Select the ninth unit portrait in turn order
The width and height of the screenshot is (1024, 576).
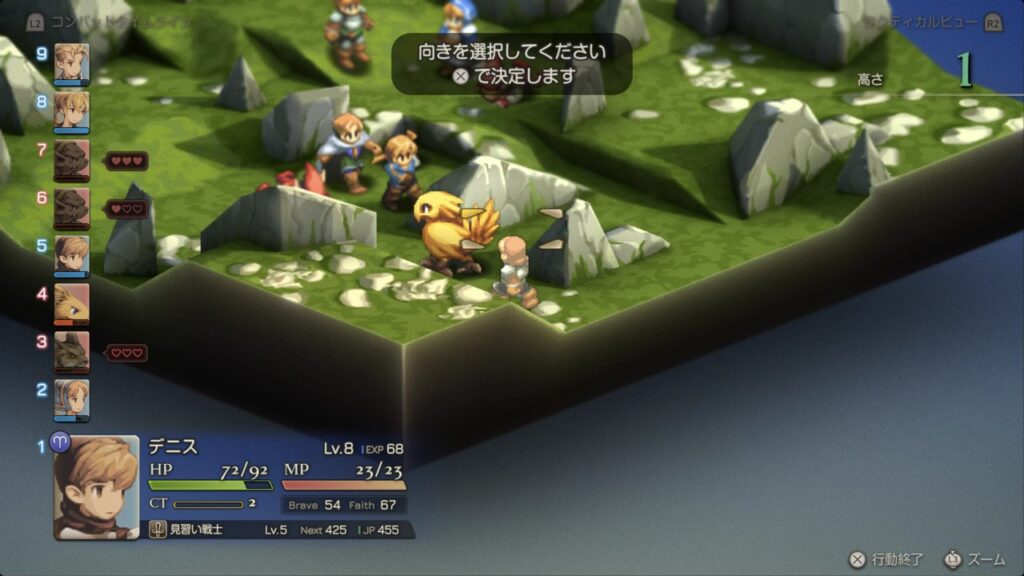pyautogui.click(x=71, y=62)
